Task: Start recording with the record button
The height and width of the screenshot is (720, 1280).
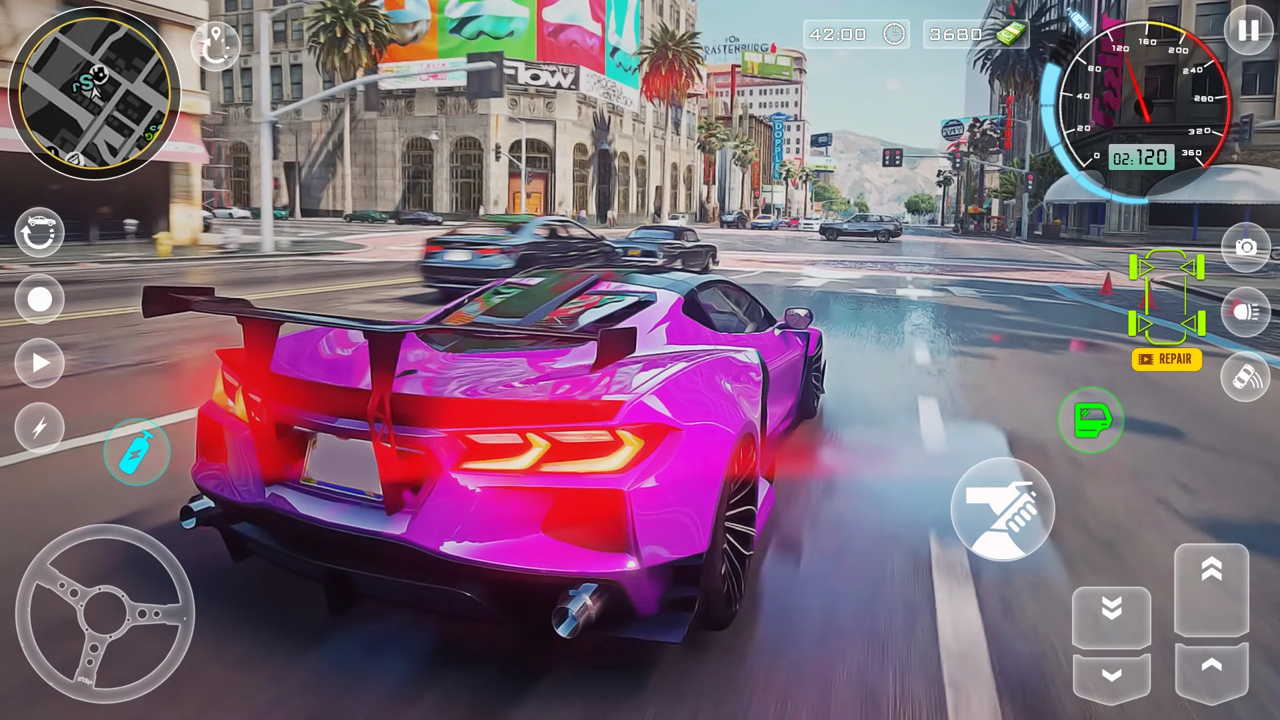Action: (40, 299)
